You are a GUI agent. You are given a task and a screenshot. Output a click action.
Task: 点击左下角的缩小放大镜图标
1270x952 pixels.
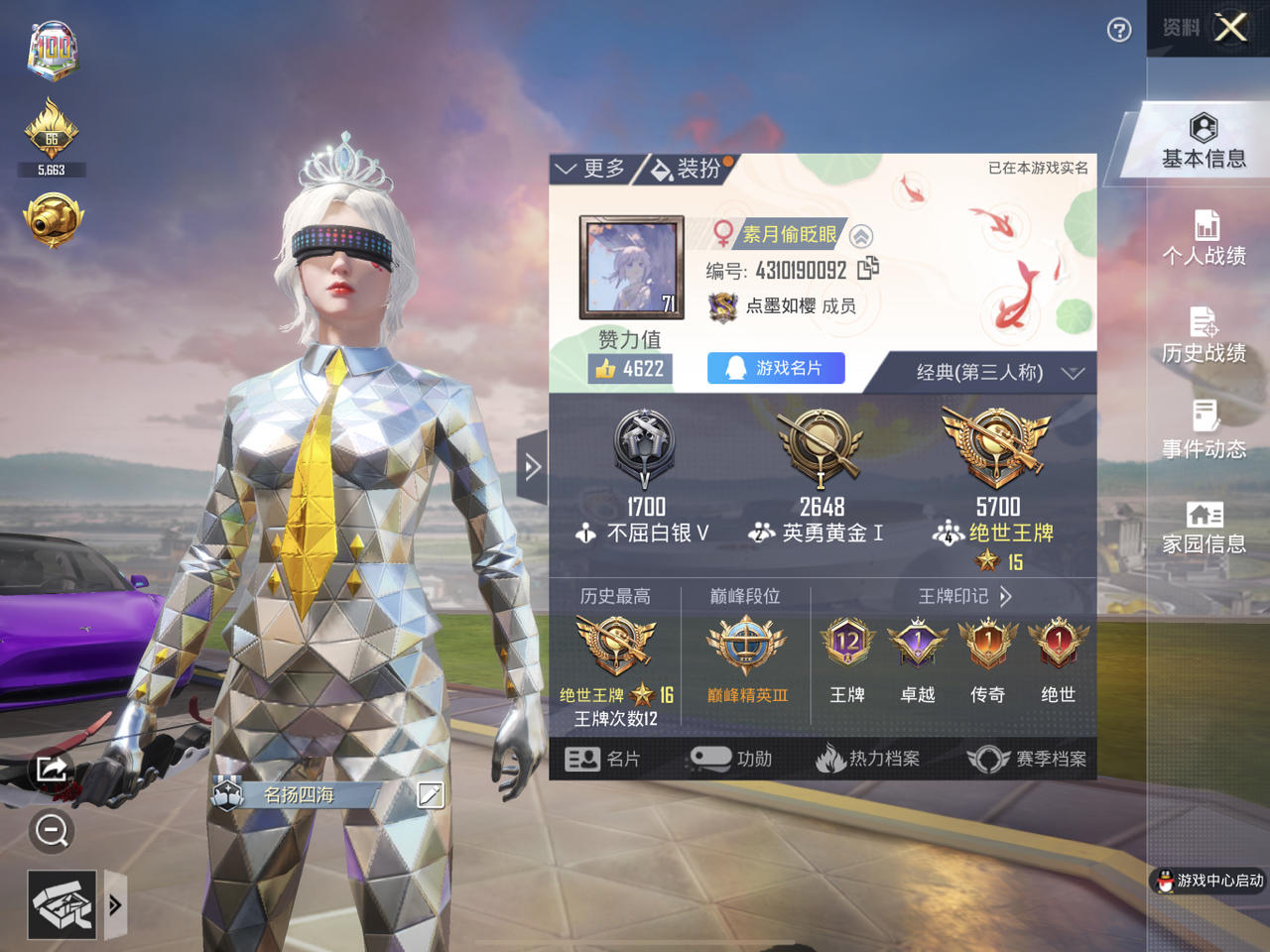50,831
